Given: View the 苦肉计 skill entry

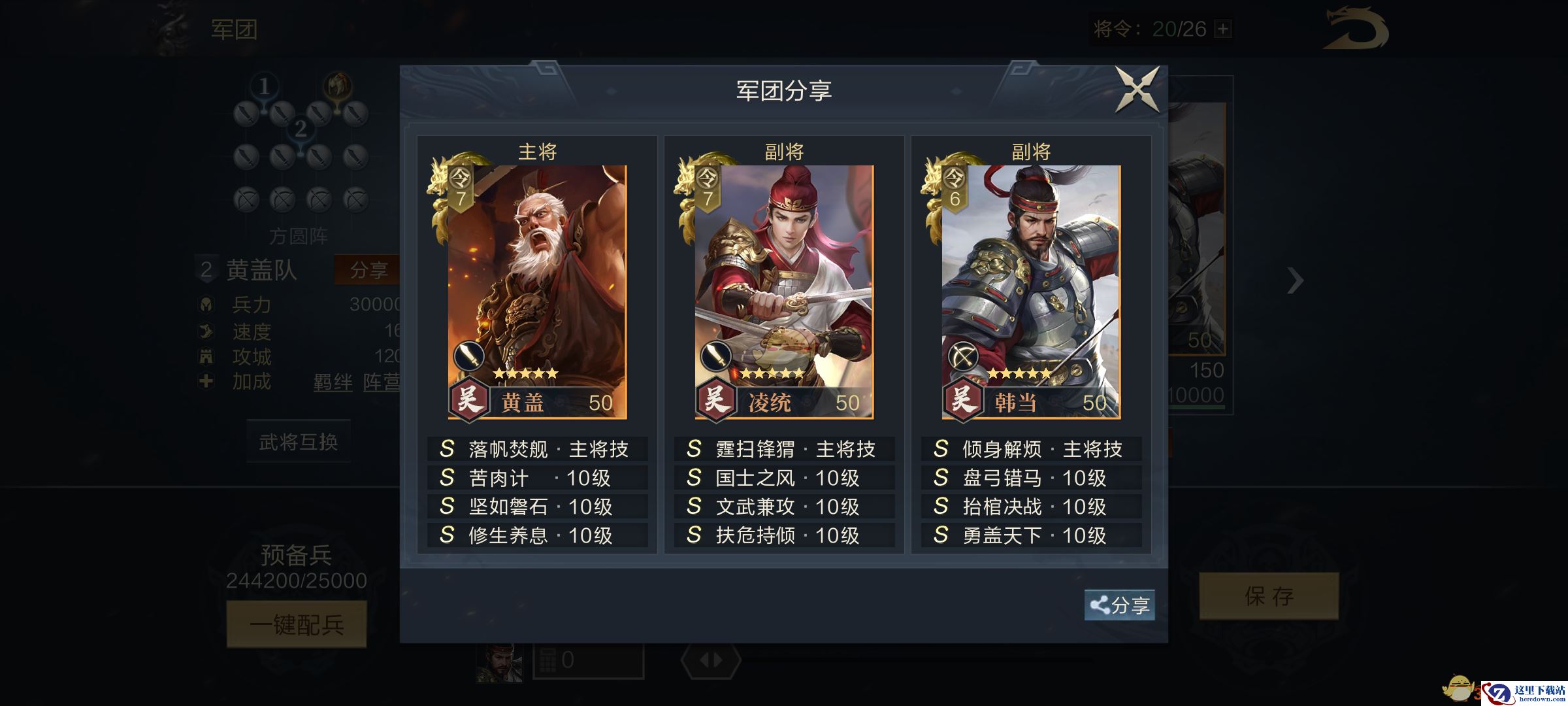Looking at the screenshot, I should 537,478.
